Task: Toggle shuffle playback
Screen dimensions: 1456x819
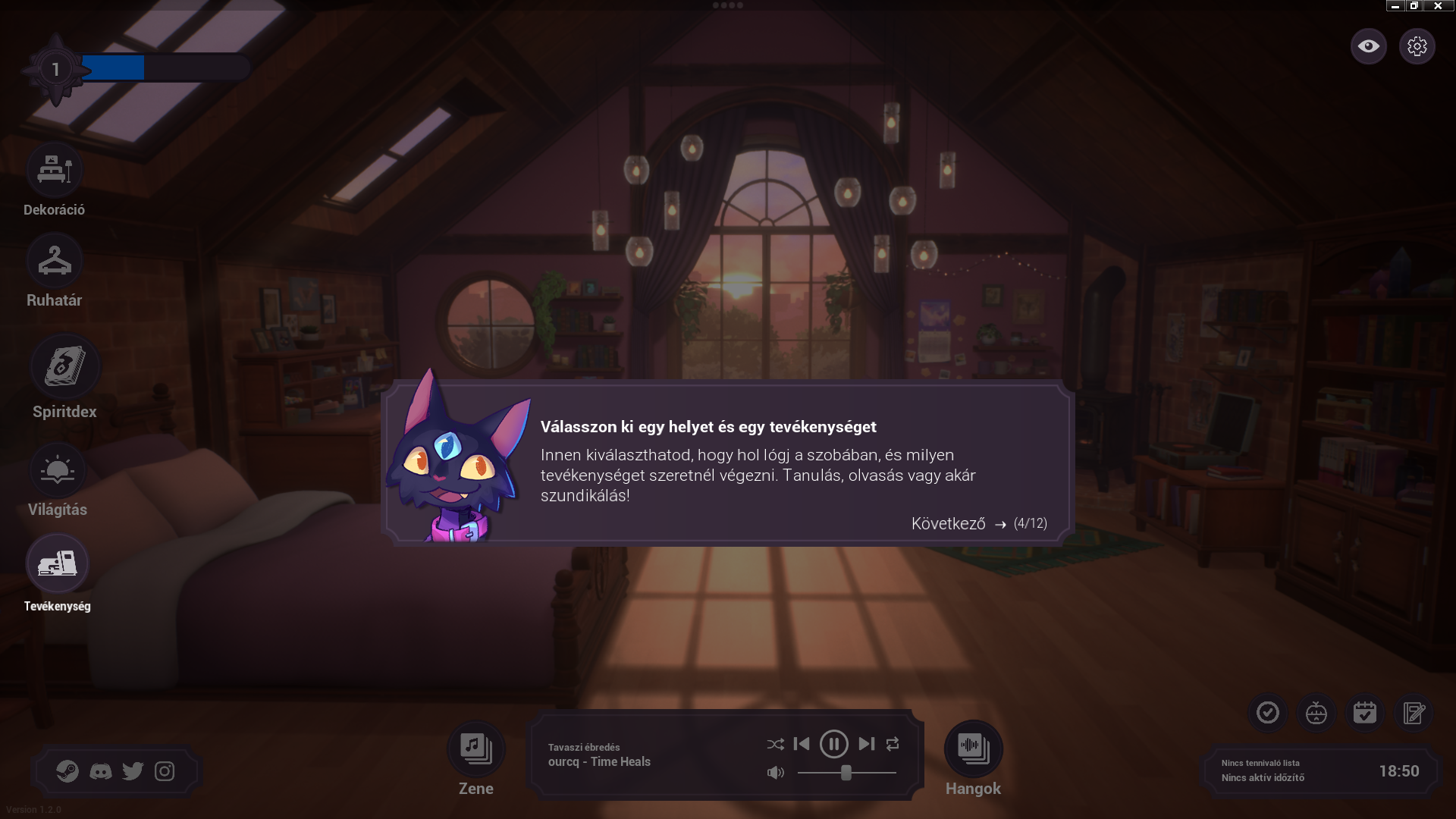Action: pos(775,745)
